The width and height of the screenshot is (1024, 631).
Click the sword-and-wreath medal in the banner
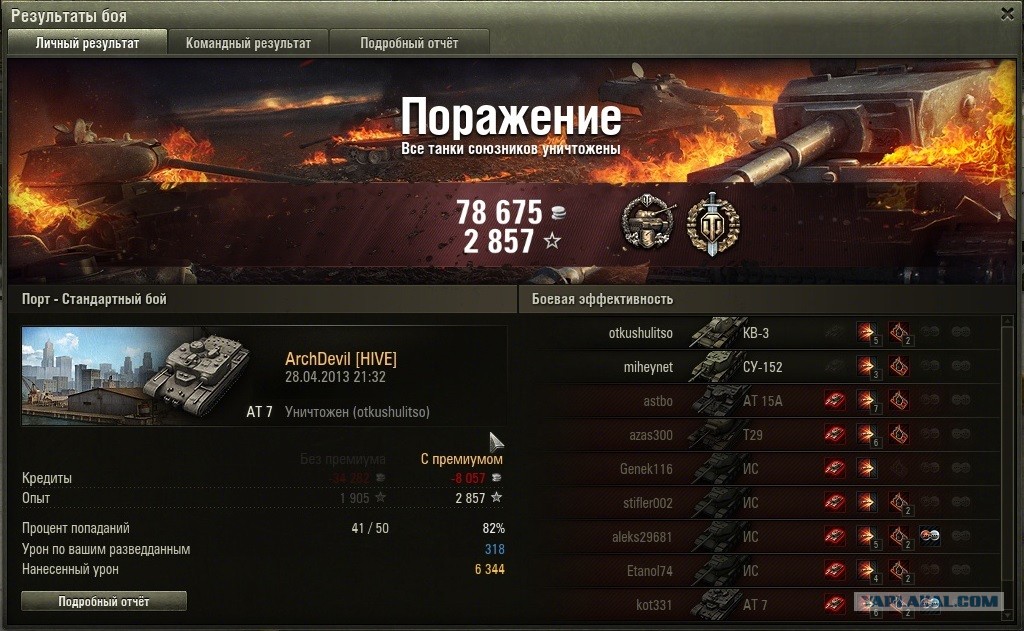[712, 221]
